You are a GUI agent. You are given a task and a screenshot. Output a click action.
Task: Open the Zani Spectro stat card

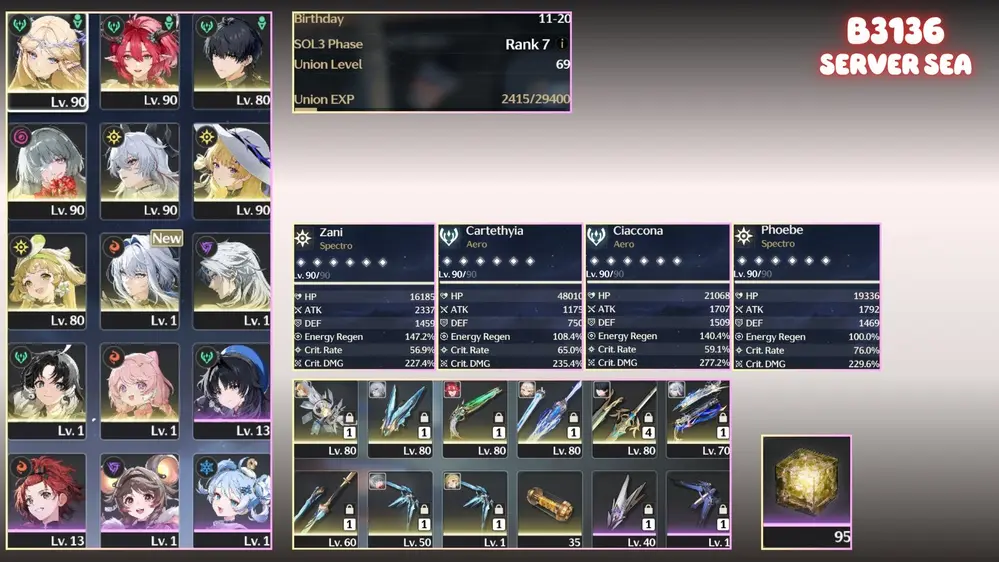click(x=364, y=297)
